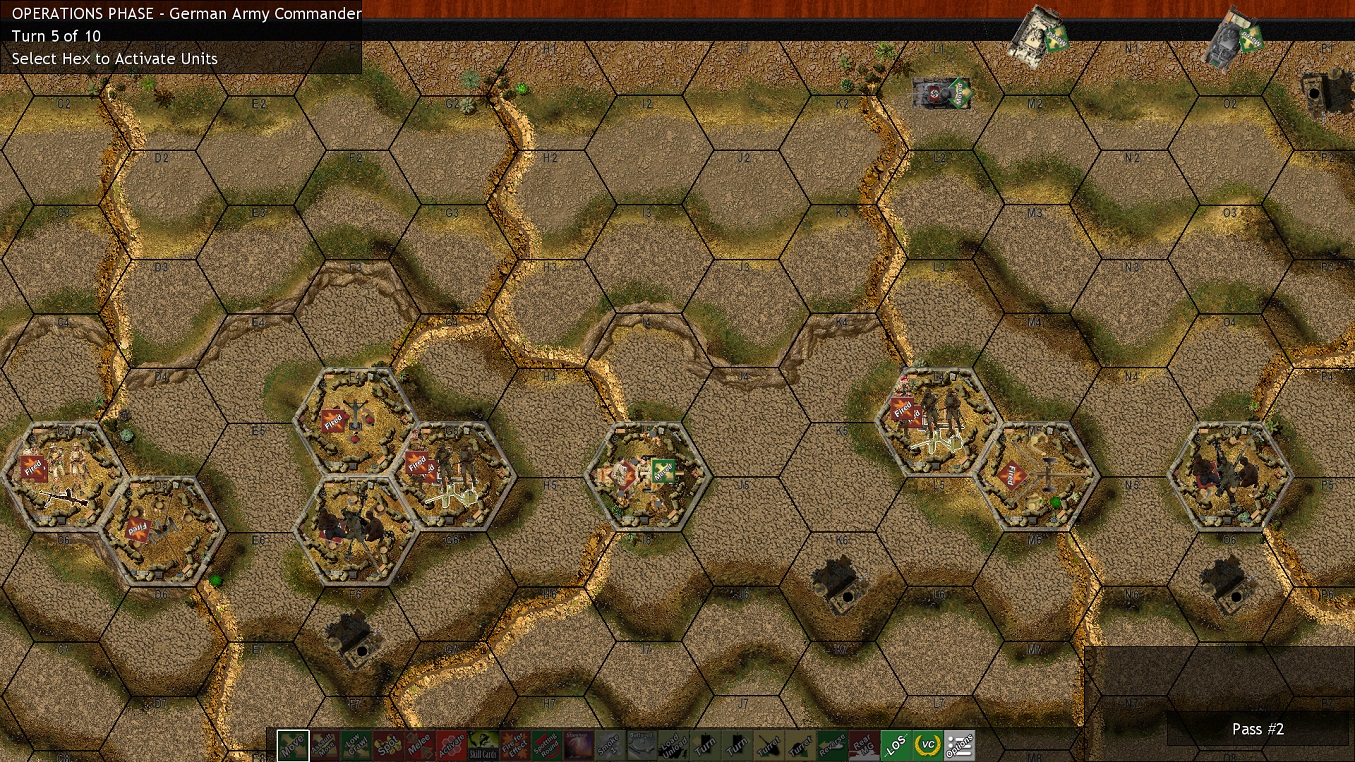This screenshot has width=1355, height=762.
Task: Turn the vehicle hull left
Action: 702,745
